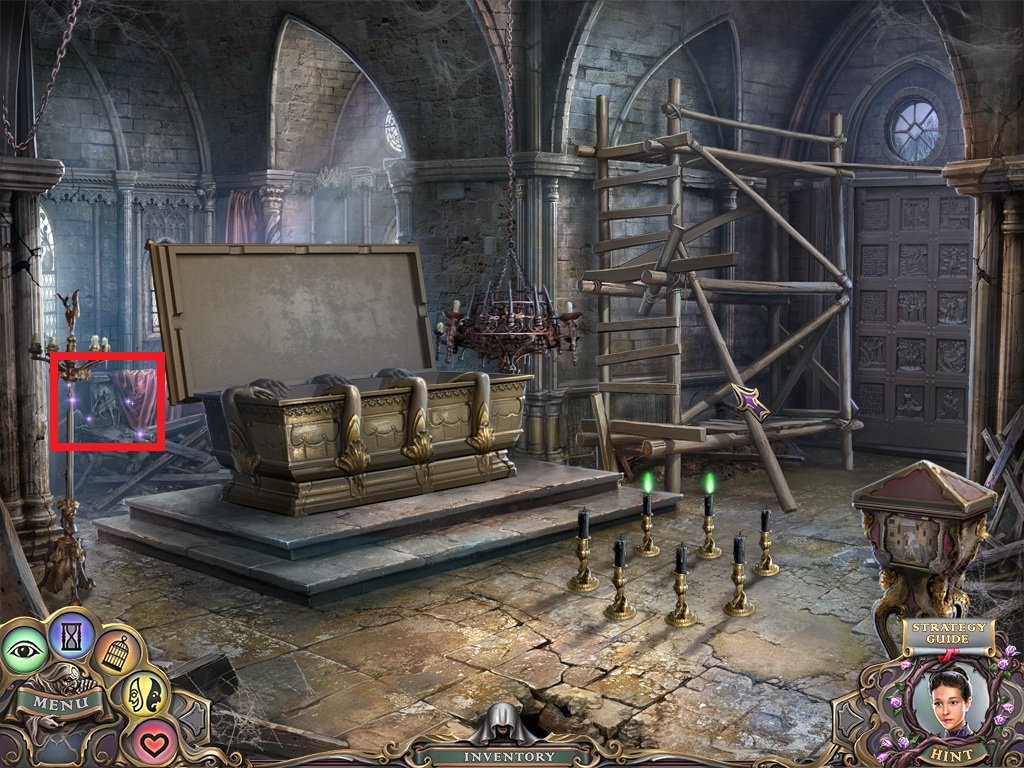The width and height of the screenshot is (1024, 768).
Task: Select the purple hourglass icon
Action: (x=72, y=632)
